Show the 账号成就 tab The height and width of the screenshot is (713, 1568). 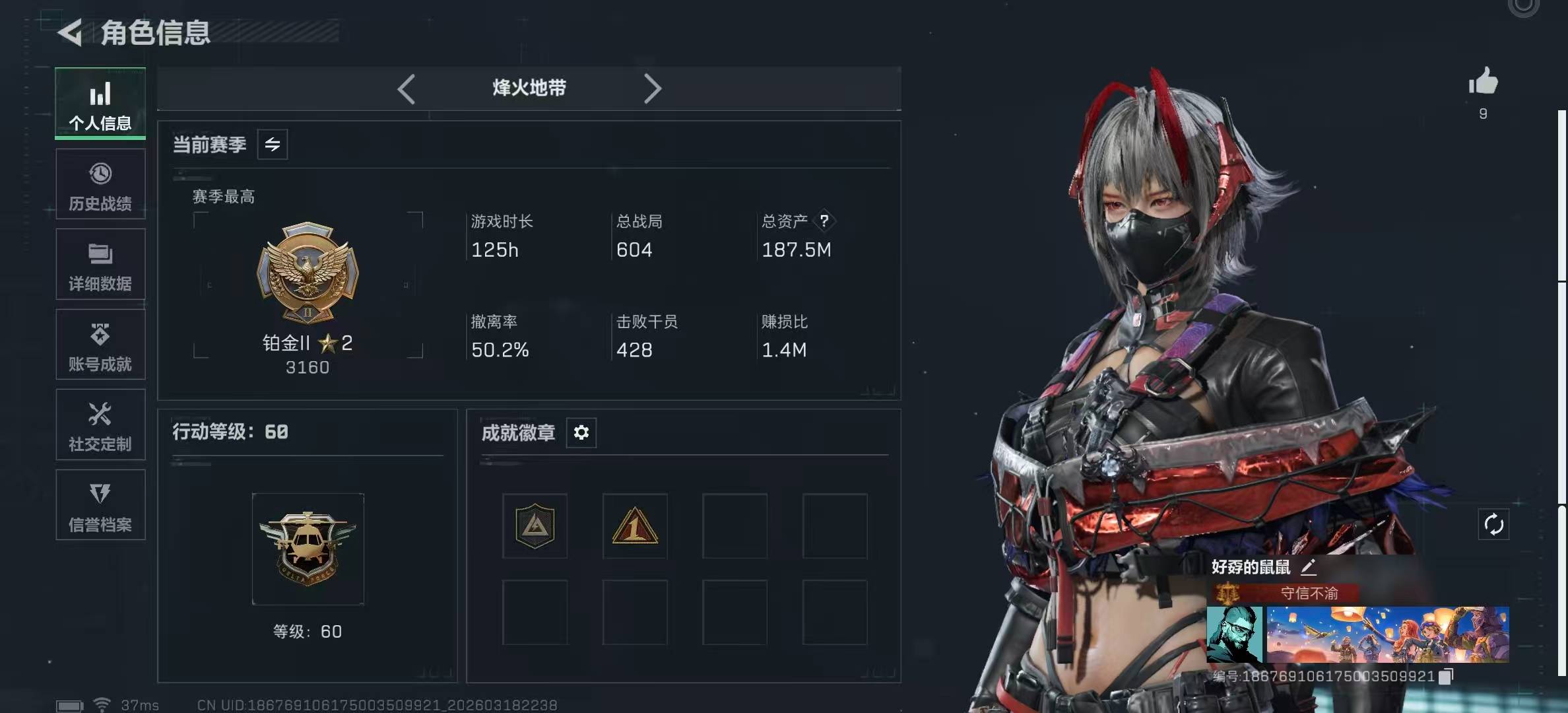point(100,345)
